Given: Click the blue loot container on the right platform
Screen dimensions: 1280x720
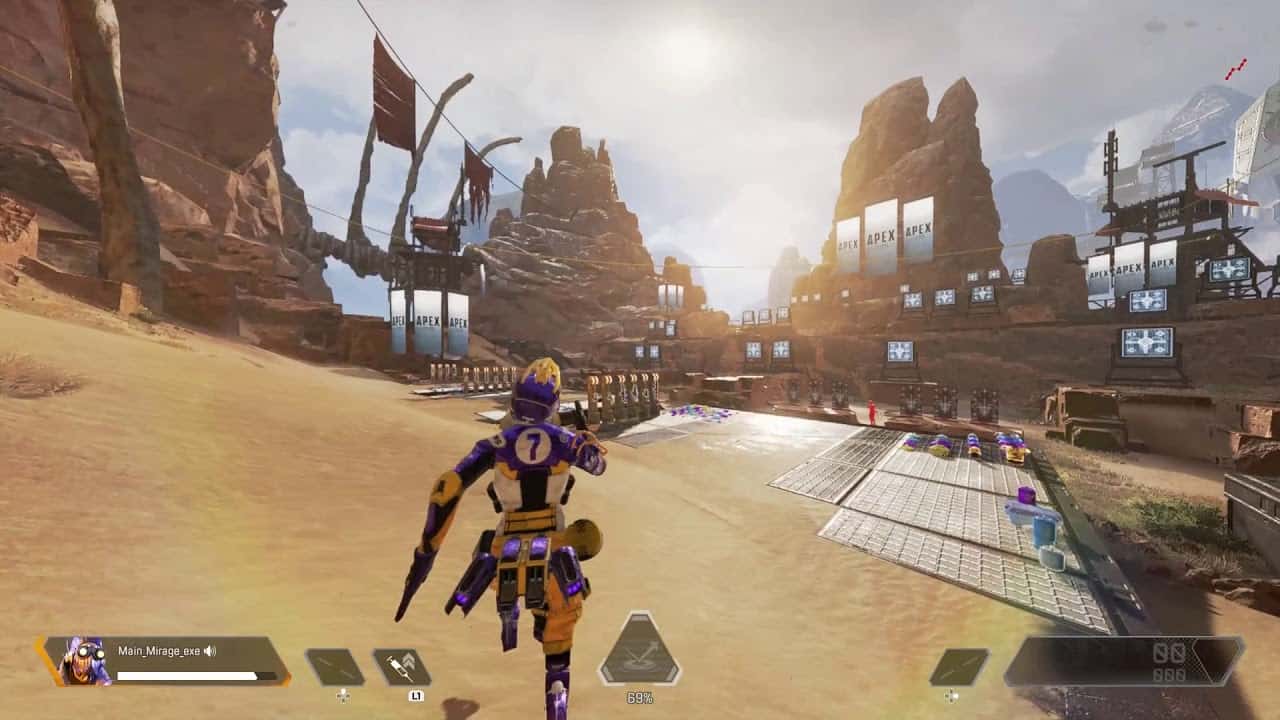Looking at the screenshot, I should tap(1044, 529).
